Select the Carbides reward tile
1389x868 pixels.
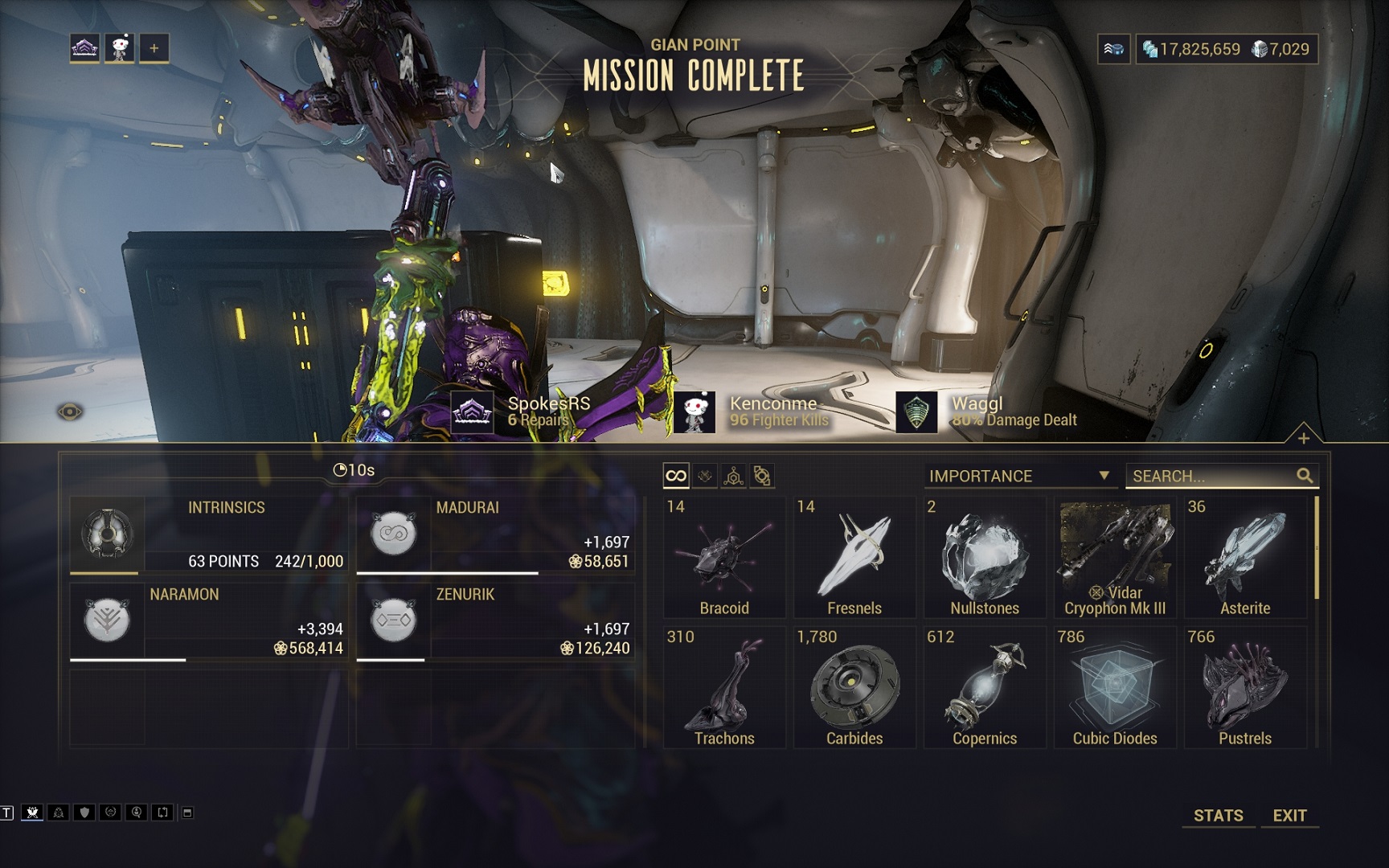pyautogui.click(x=854, y=687)
